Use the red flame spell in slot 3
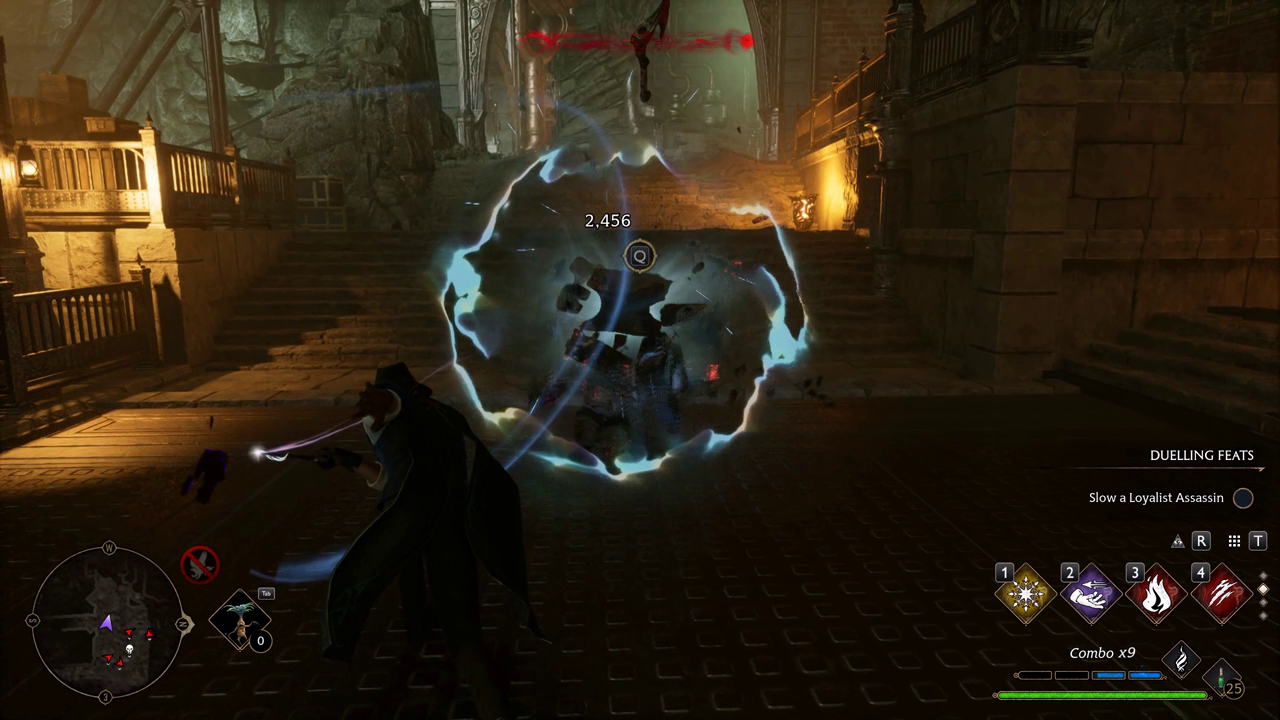 [1156, 595]
